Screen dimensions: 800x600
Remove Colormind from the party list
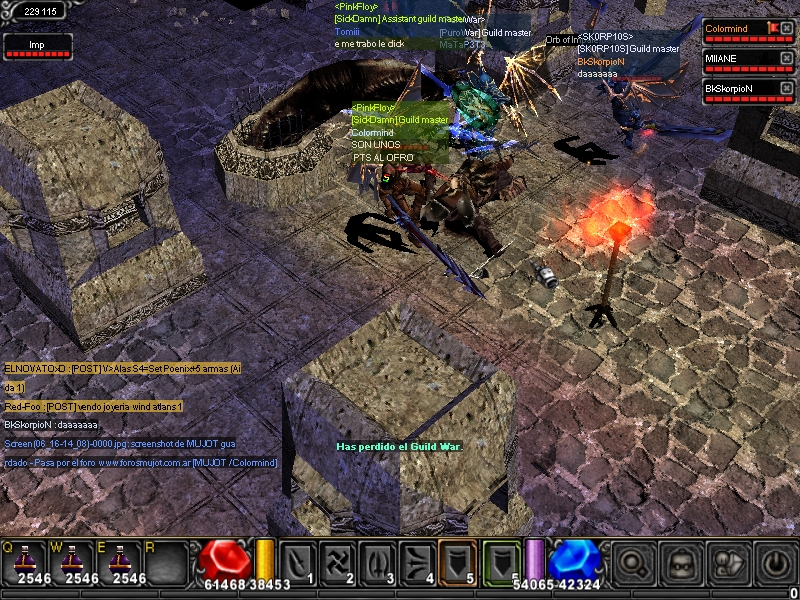[786, 29]
